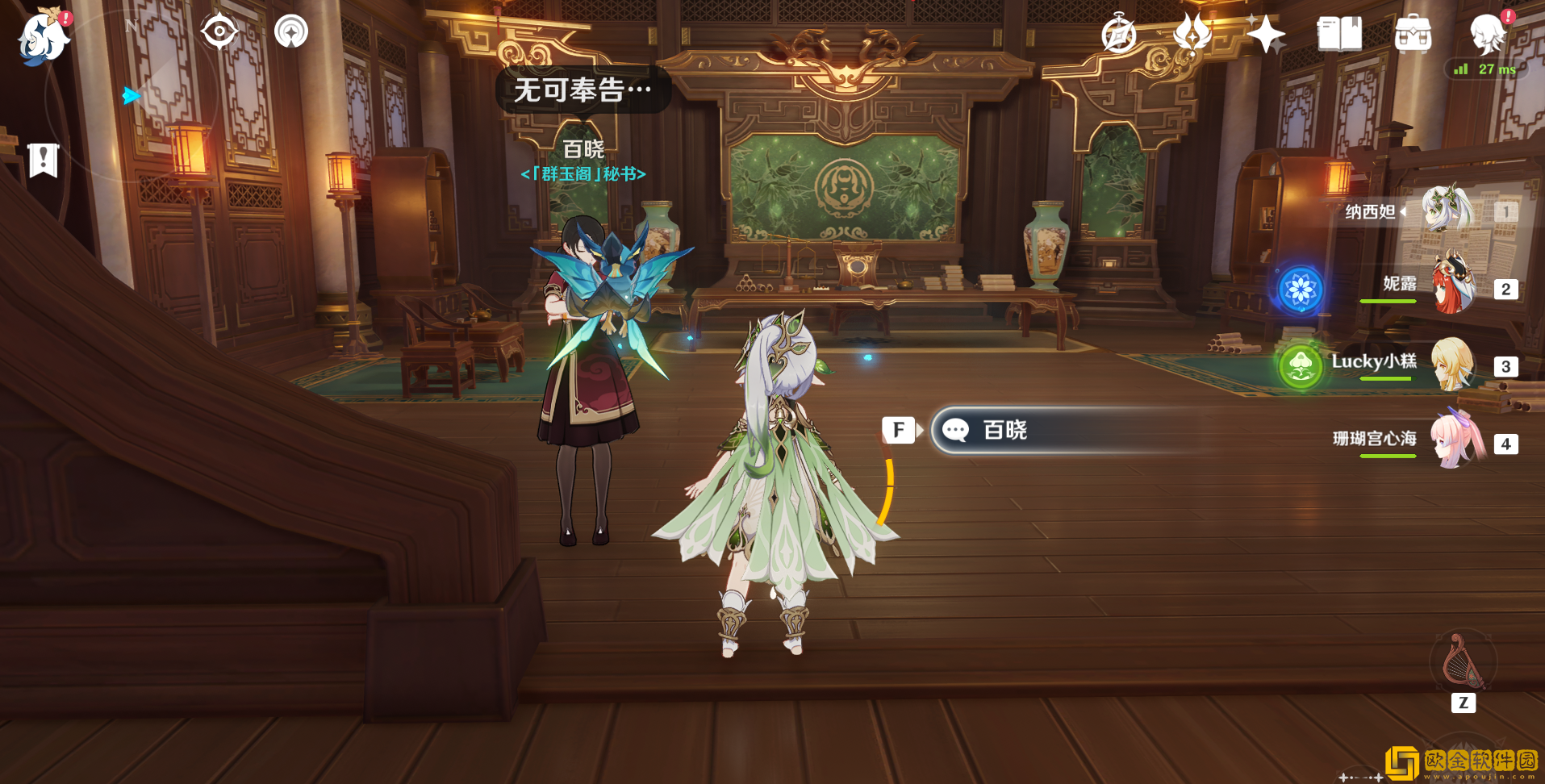Use the lyre gadget icon
This screenshot has height=784, width=1545.
point(1462,661)
